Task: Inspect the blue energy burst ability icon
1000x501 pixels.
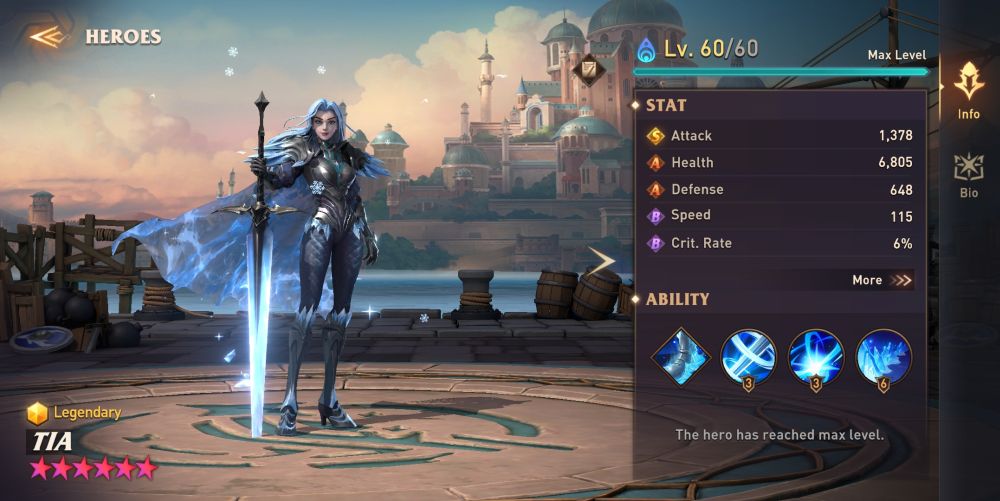Action: [x=816, y=357]
